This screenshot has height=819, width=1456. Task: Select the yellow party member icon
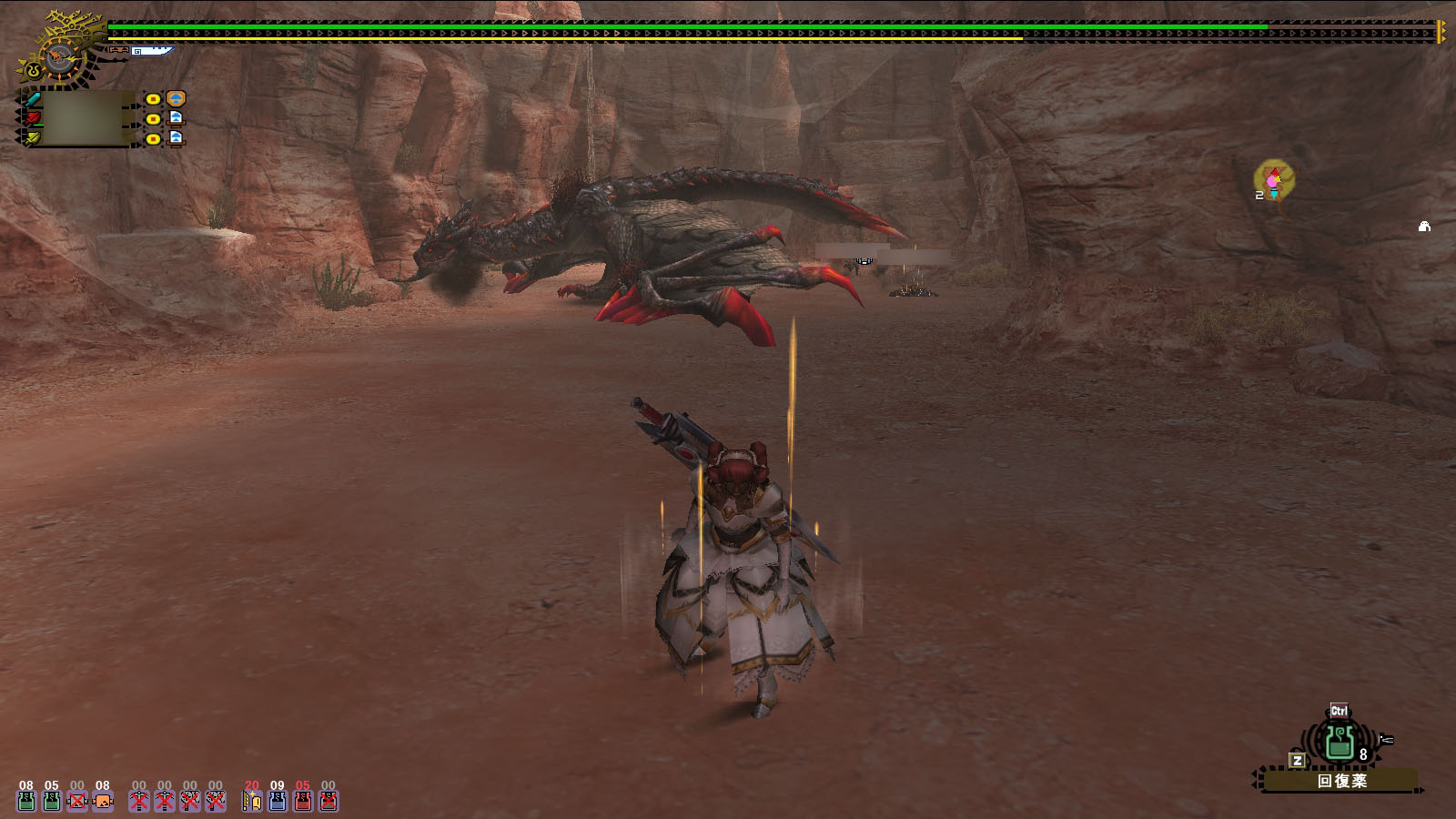[33, 138]
